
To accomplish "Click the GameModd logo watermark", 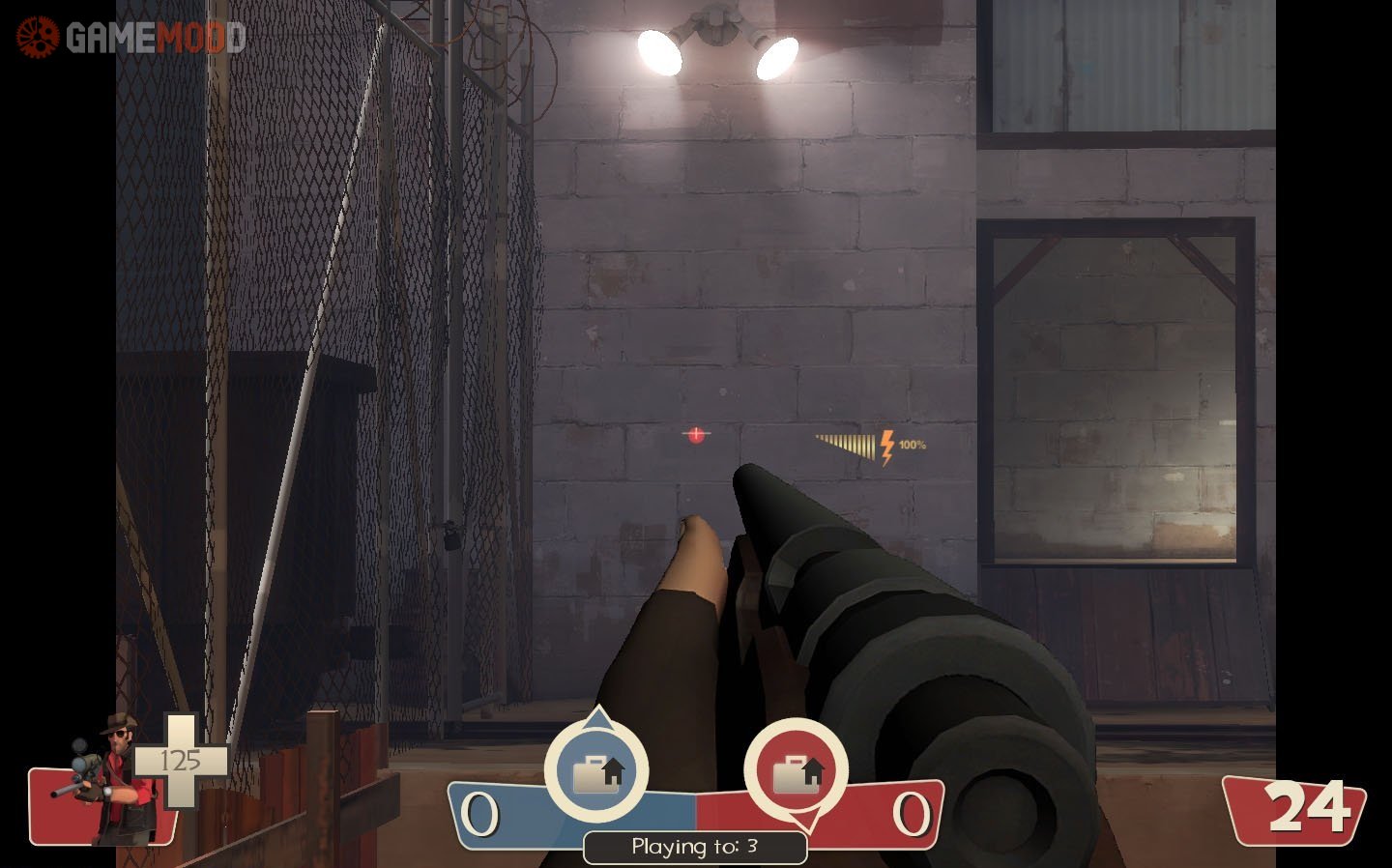I will click(x=130, y=37).
